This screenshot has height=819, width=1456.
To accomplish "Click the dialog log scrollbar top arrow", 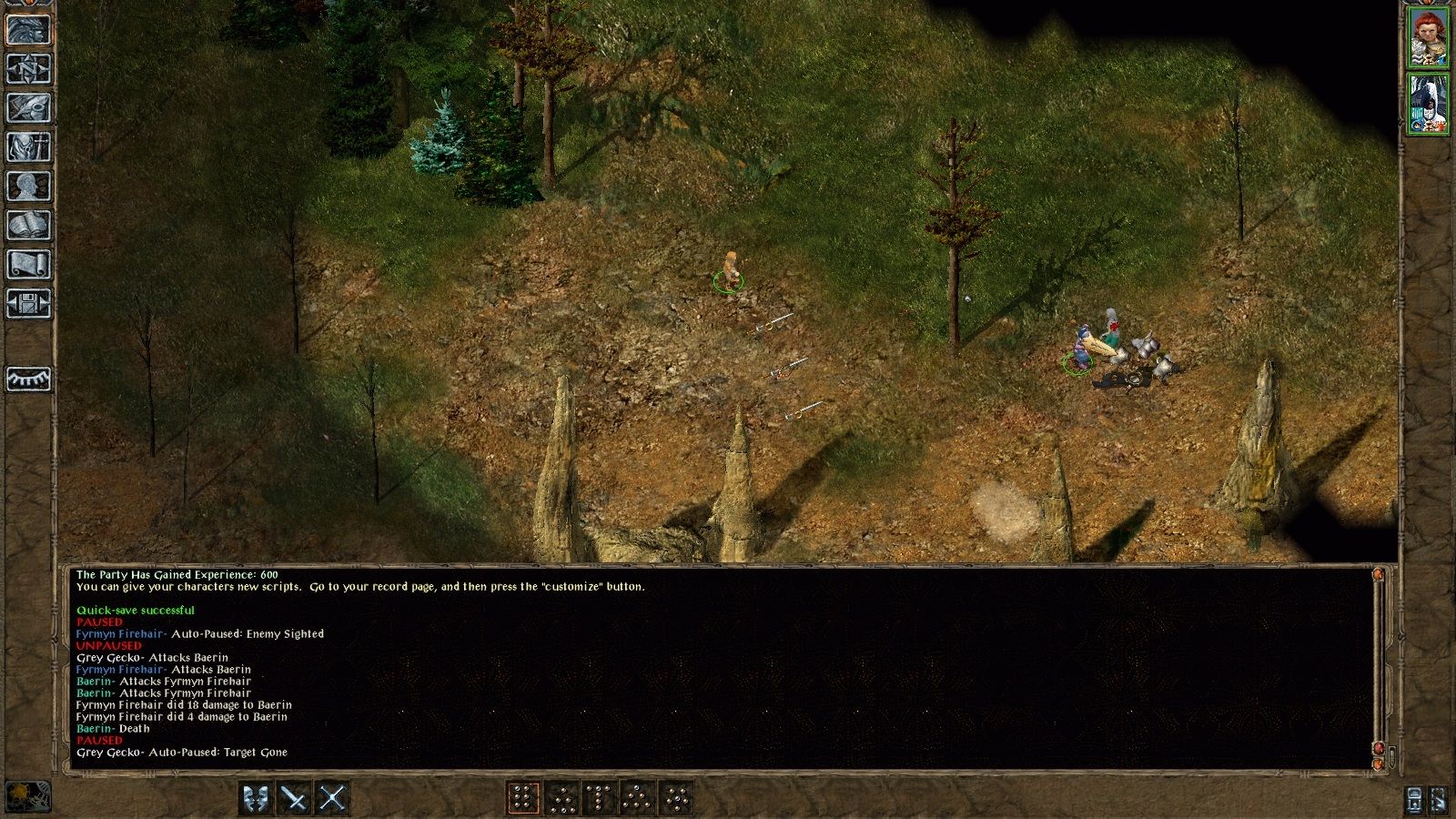I will pyautogui.click(x=1378, y=575).
